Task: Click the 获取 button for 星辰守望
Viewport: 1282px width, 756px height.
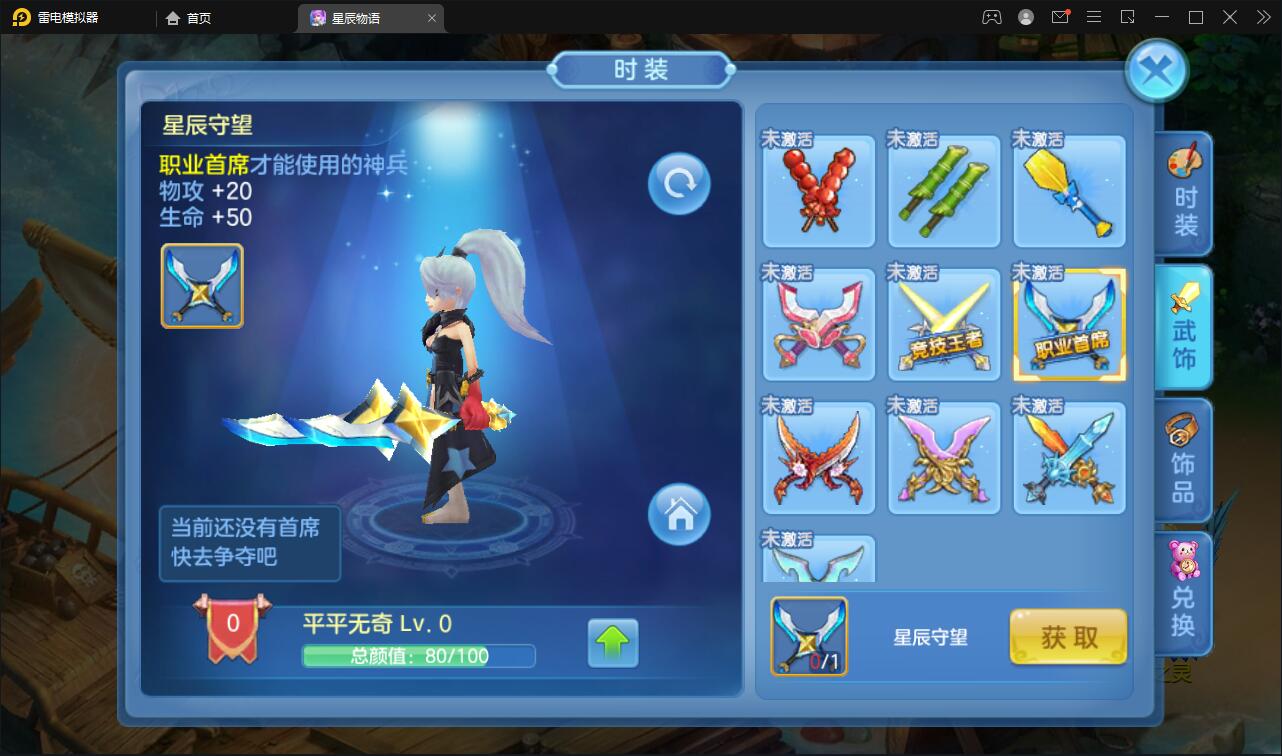Action: (1067, 636)
